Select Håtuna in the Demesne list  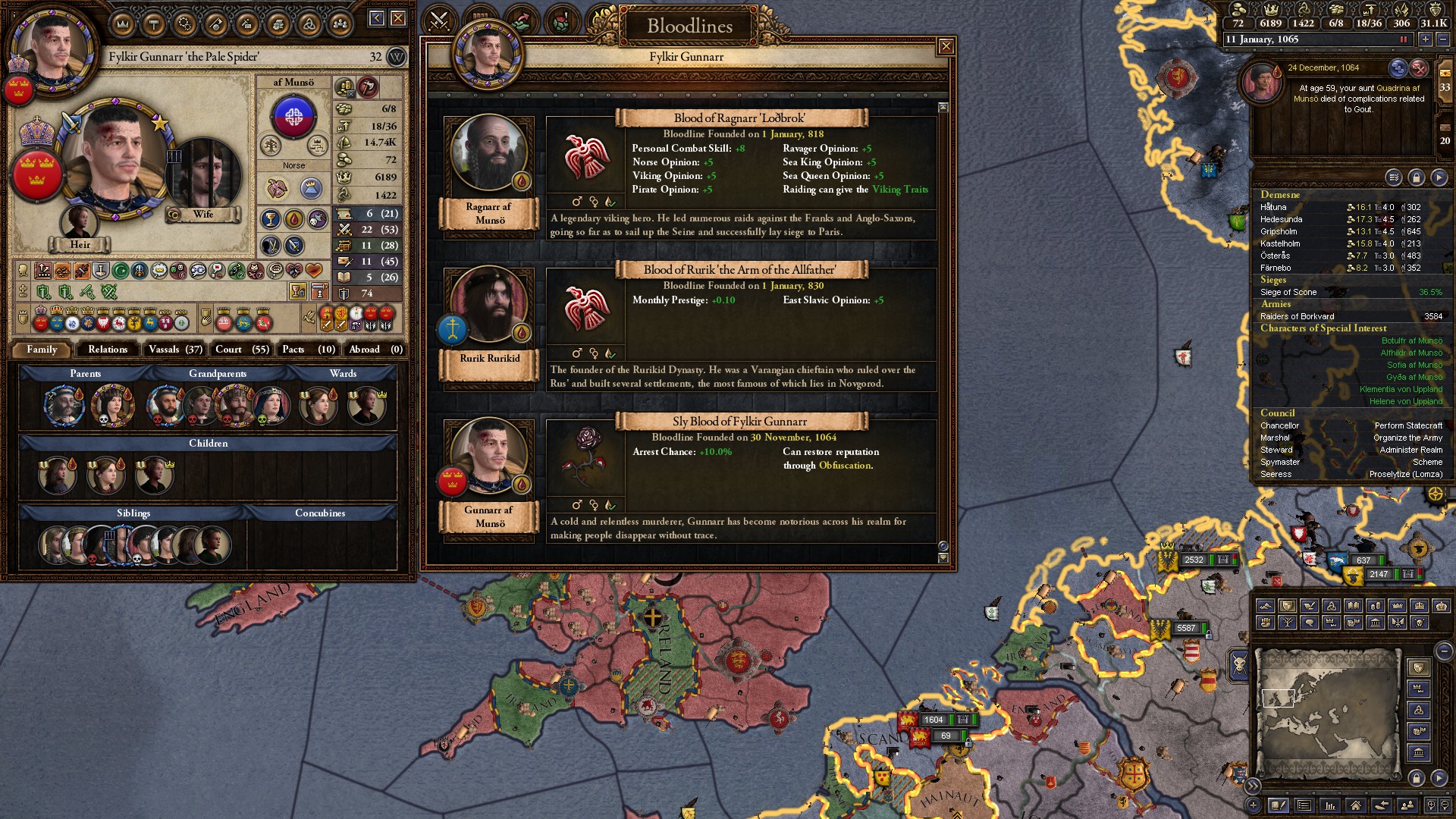[x=1274, y=207]
